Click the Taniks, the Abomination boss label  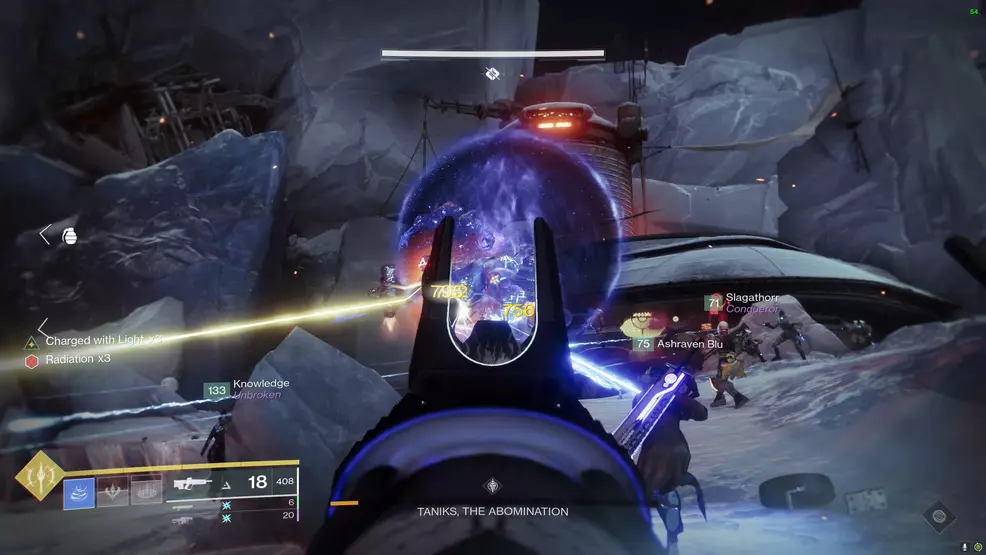click(x=493, y=511)
